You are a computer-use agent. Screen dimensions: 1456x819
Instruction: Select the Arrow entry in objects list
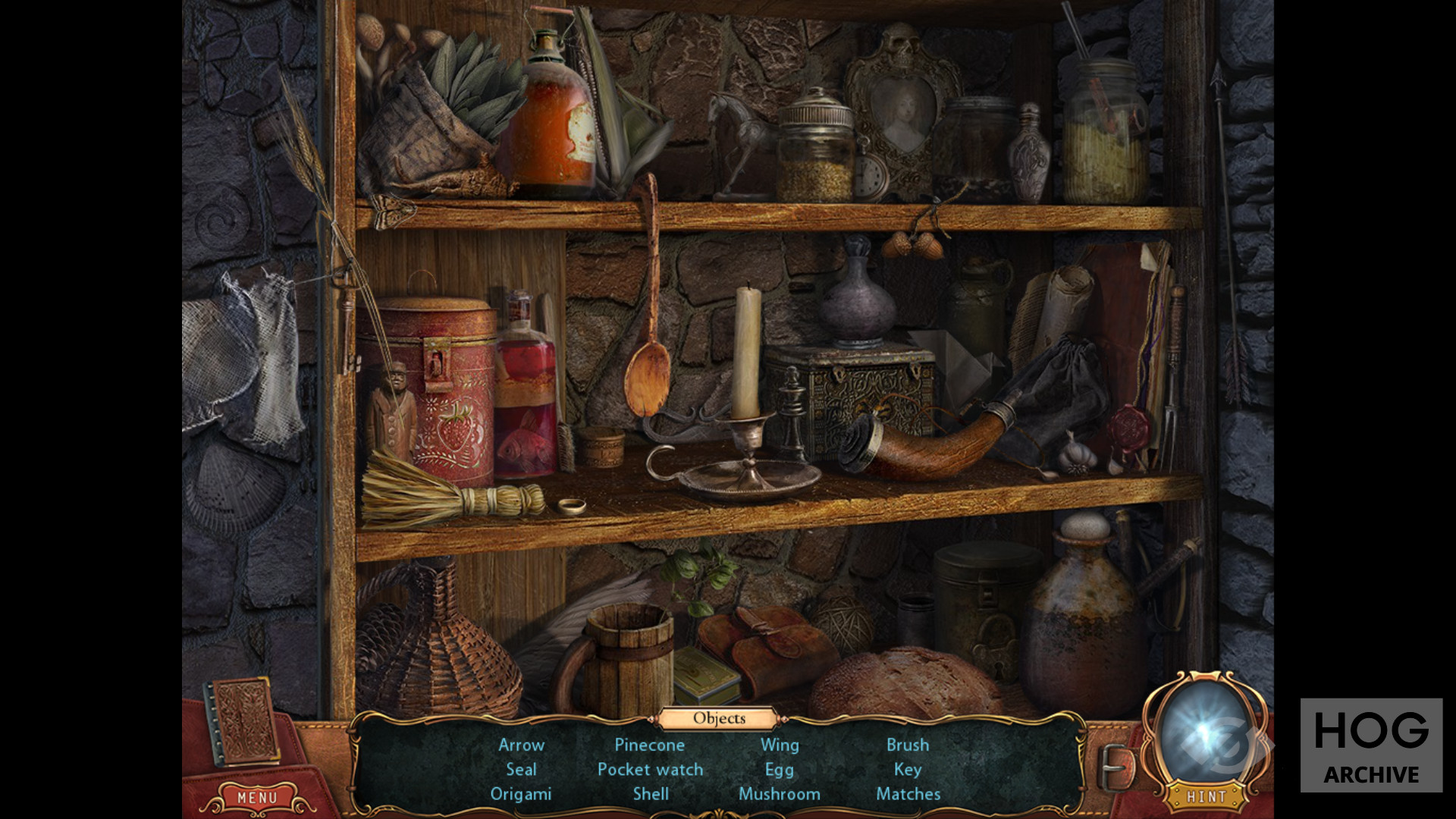(x=521, y=745)
